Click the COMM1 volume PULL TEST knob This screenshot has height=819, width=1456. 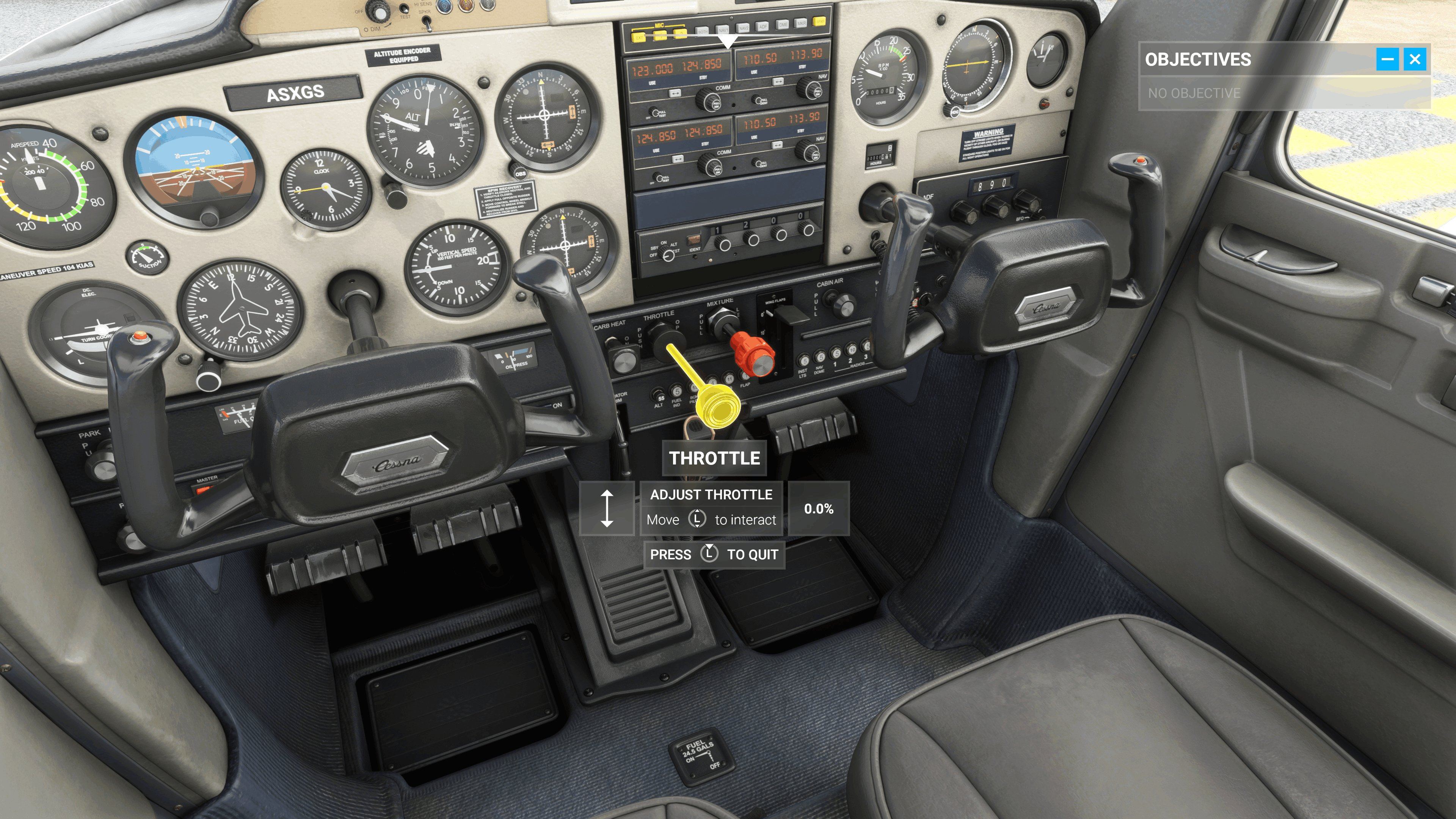pyautogui.click(x=655, y=113)
